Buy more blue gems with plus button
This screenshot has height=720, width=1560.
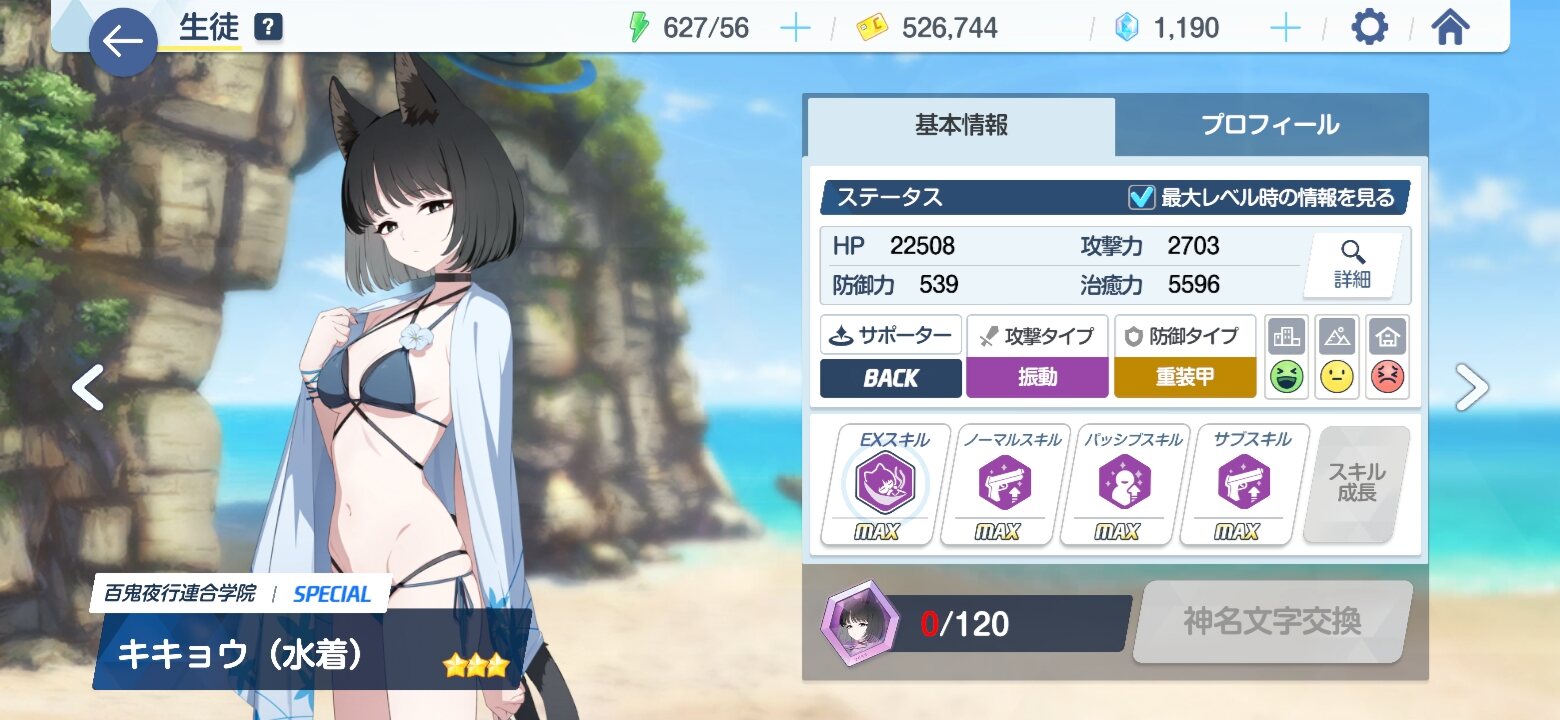[x=1285, y=28]
